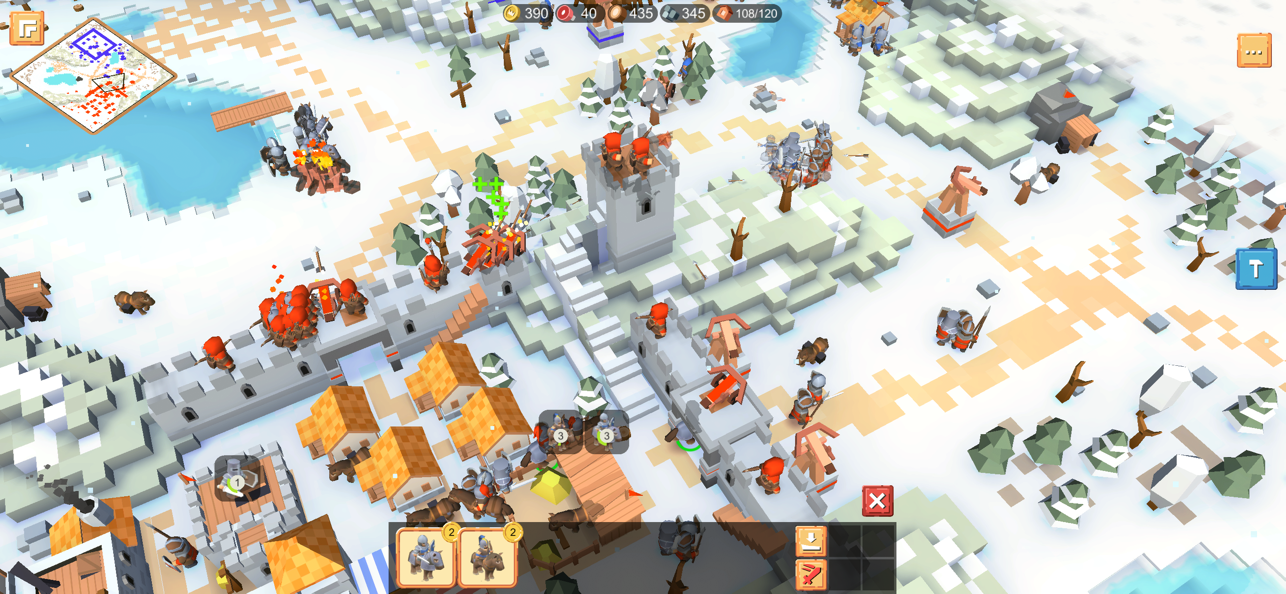Open the menu button above the minimap

27,28
